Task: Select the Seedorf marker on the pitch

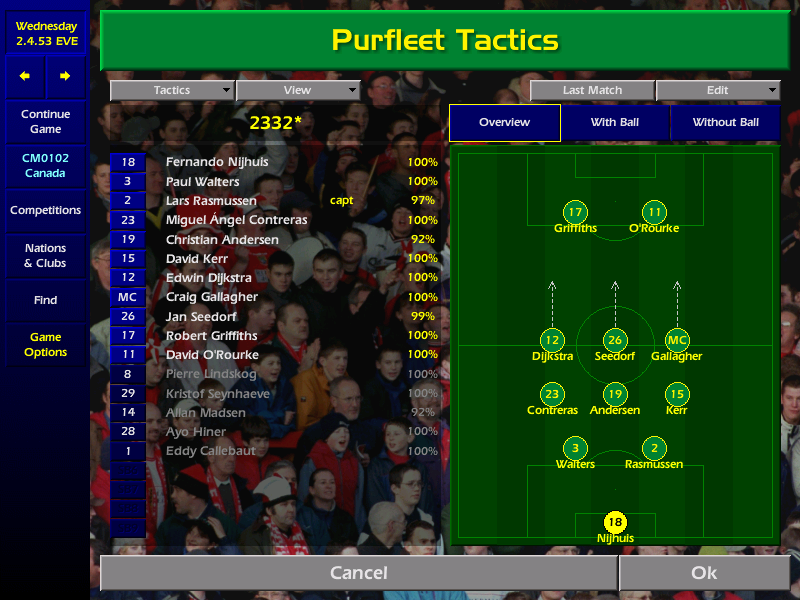Action: pyautogui.click(x=615, y=341)
